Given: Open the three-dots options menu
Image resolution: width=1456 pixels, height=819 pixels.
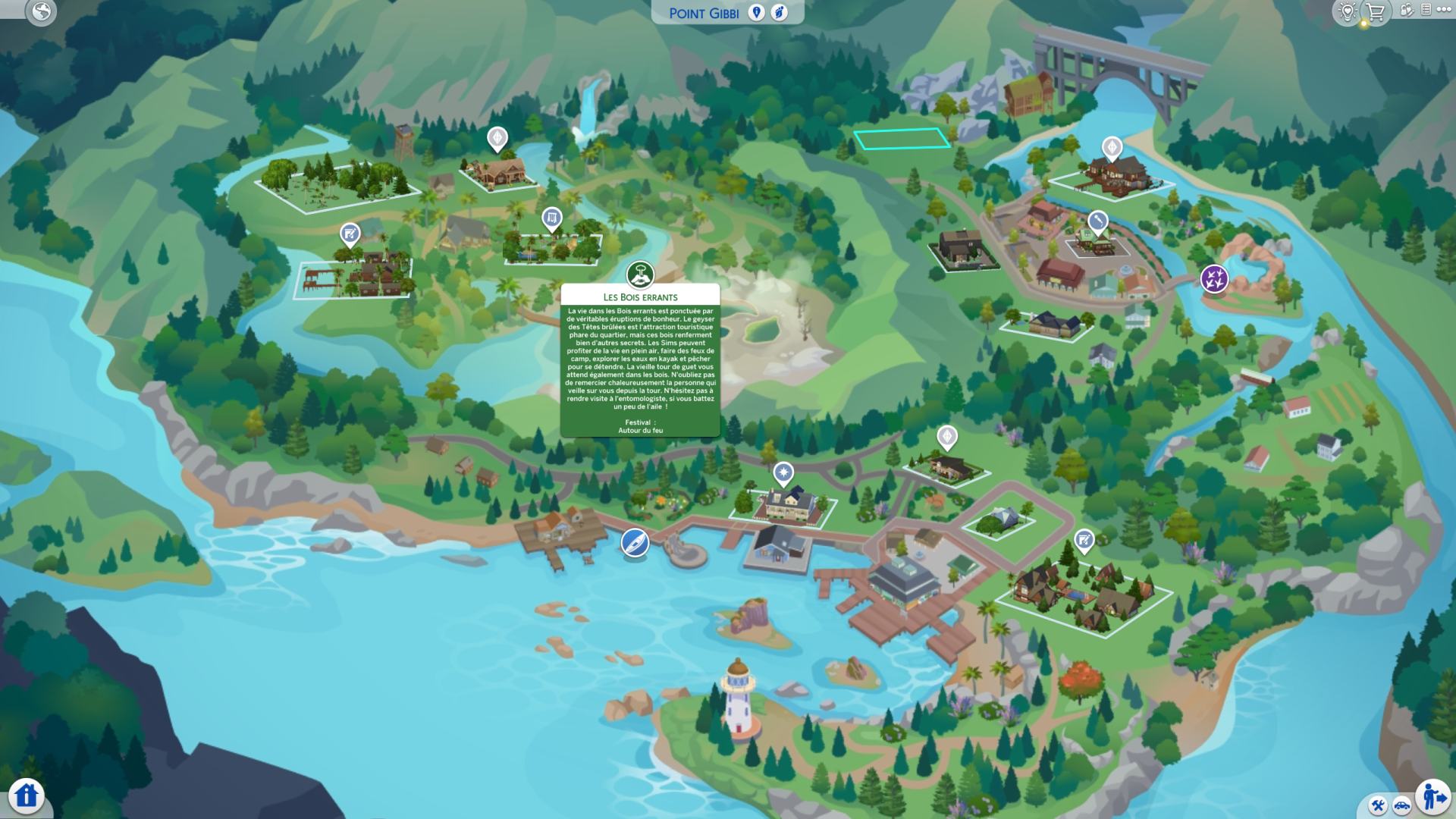Looking at the screenshot, I should coord(1443,10).
